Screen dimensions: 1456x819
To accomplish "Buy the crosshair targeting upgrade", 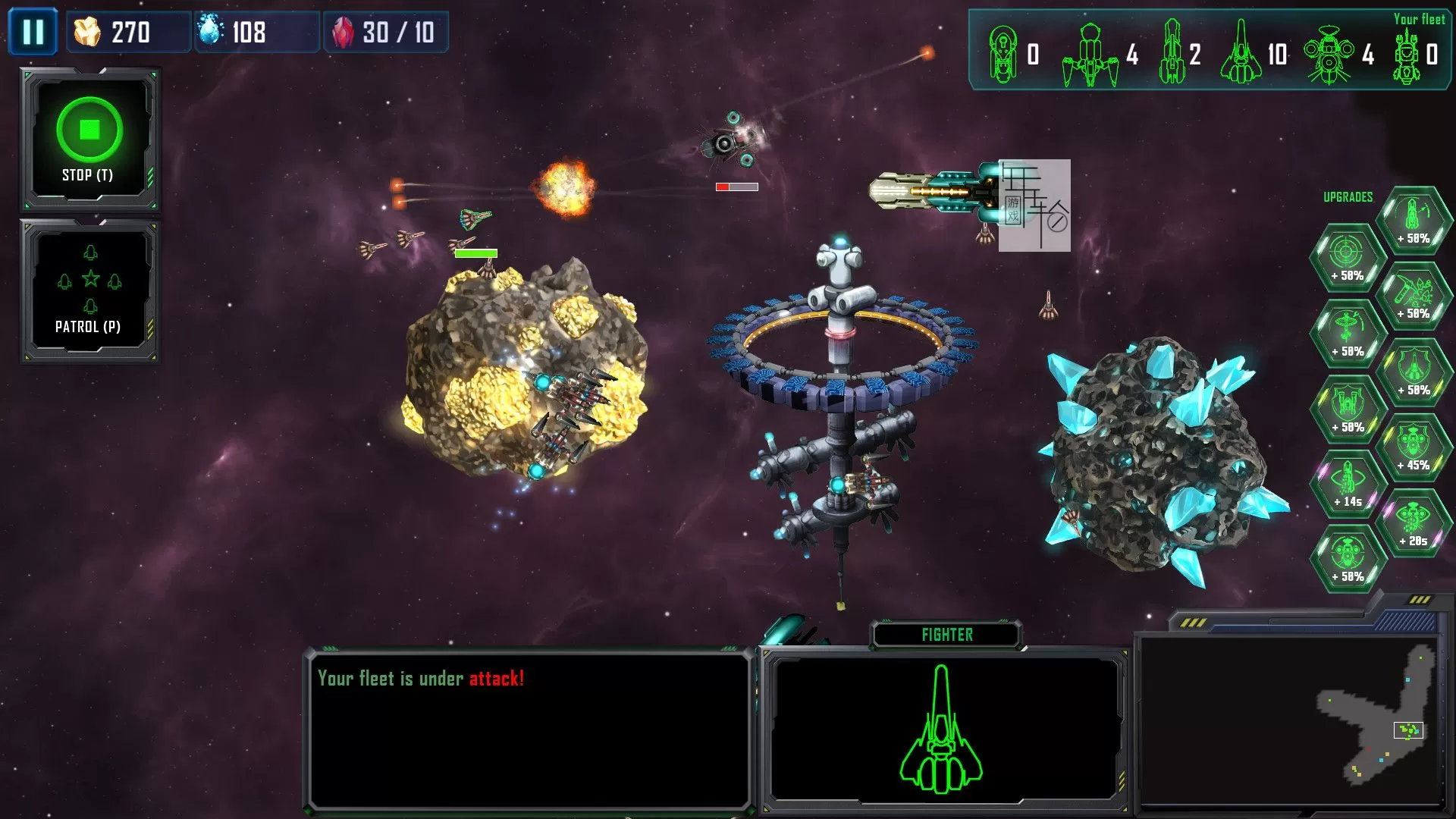I will pyautogui.click(x=1348, y=258).
